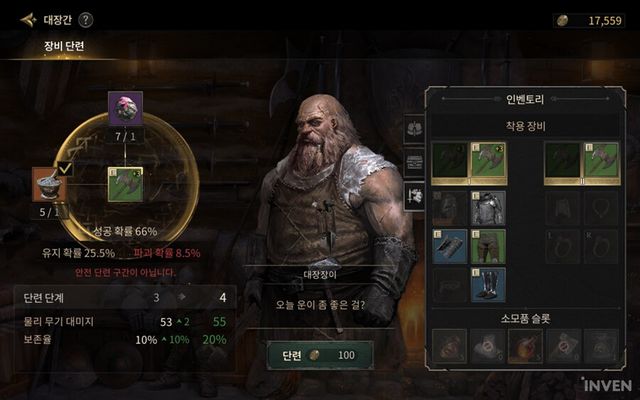The width and height of the screenshot is (640, 400).
Task: Select the chest armor equipment slot
Action: tap(488, 208)
